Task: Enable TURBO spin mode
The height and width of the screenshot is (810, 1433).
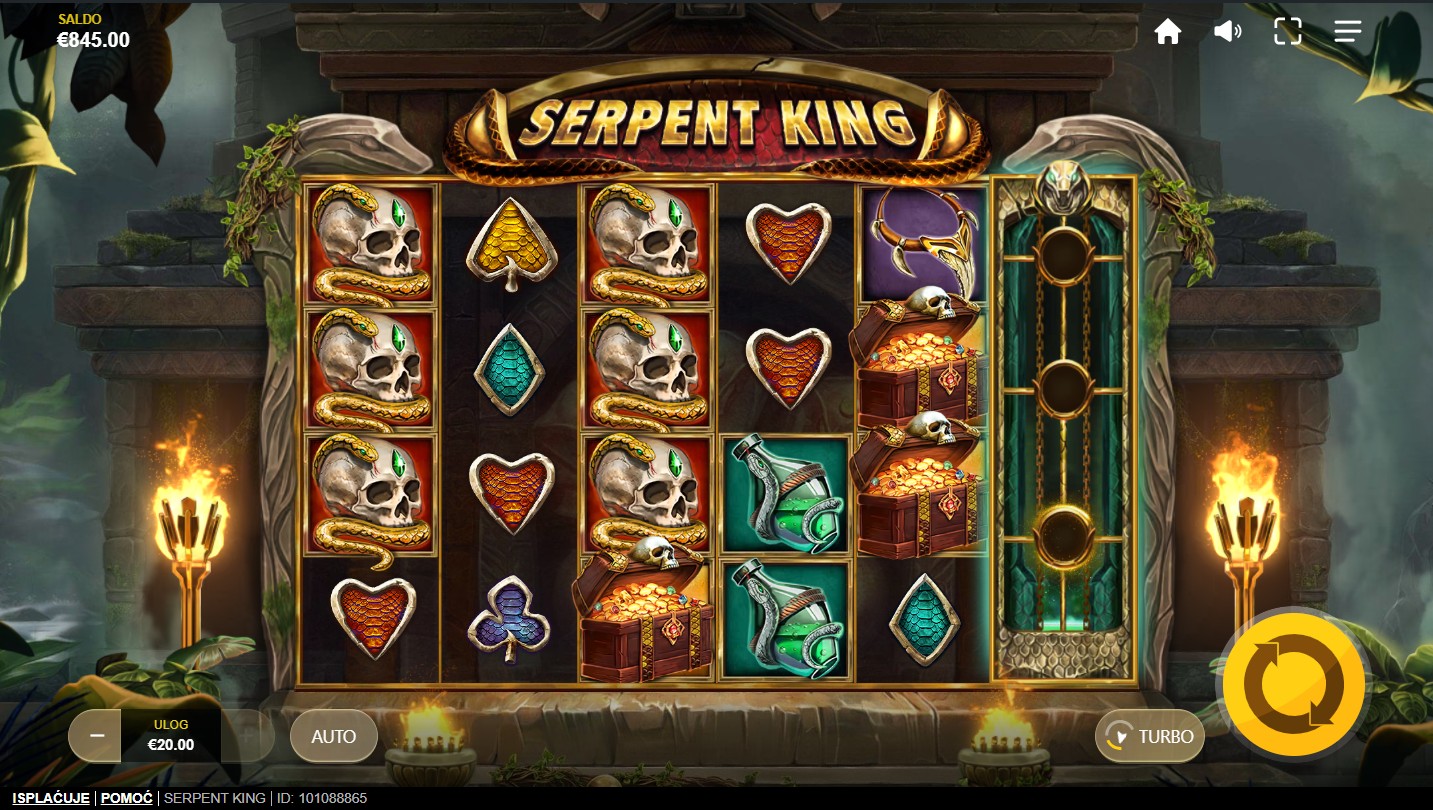Action: coord(1150,736)
